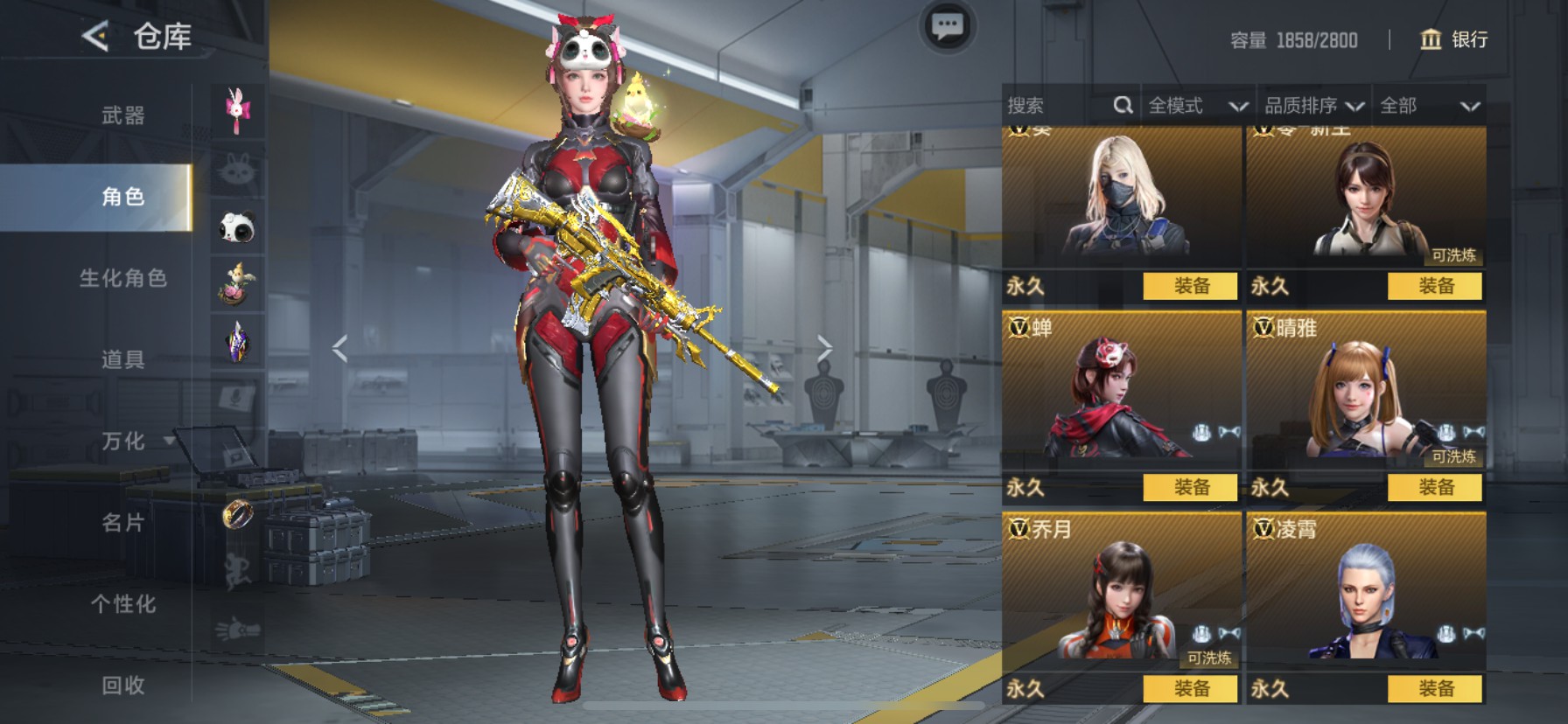Viewport: 1568px width, 724px height.
Task: Equip the character 蝉
Action: pos(1190,487)
